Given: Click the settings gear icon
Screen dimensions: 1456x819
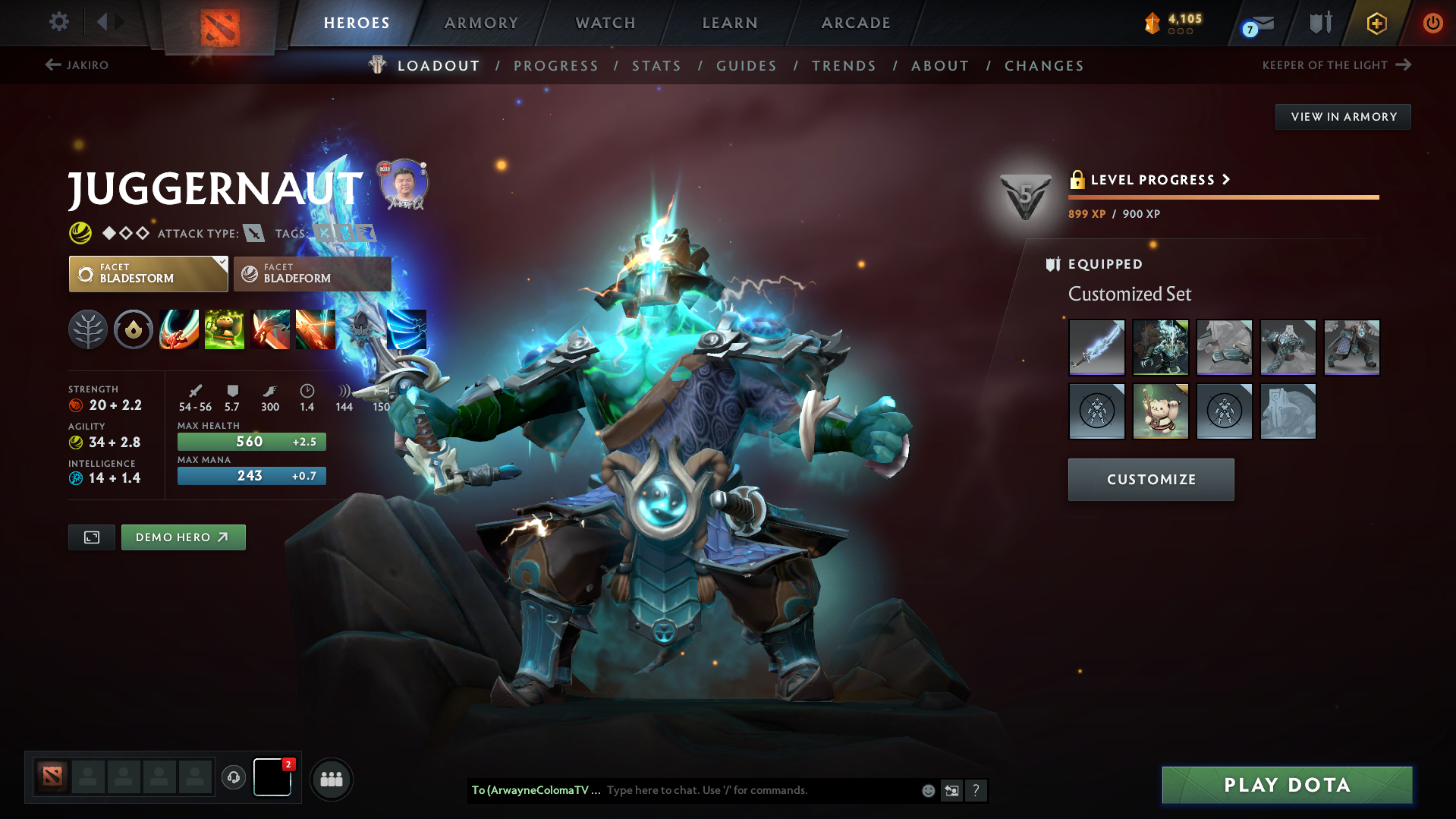Looking at the screenshot, I should click(x=58, y=22).
